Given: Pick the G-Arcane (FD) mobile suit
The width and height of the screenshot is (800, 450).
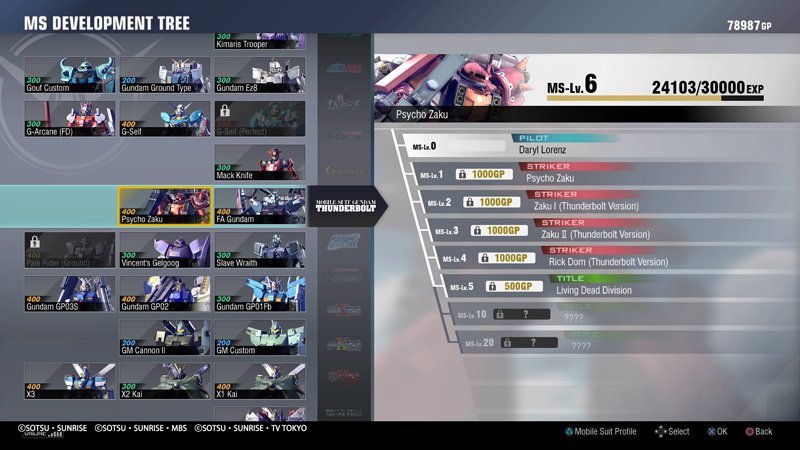Looking at the screenshot, I should 70,119.
